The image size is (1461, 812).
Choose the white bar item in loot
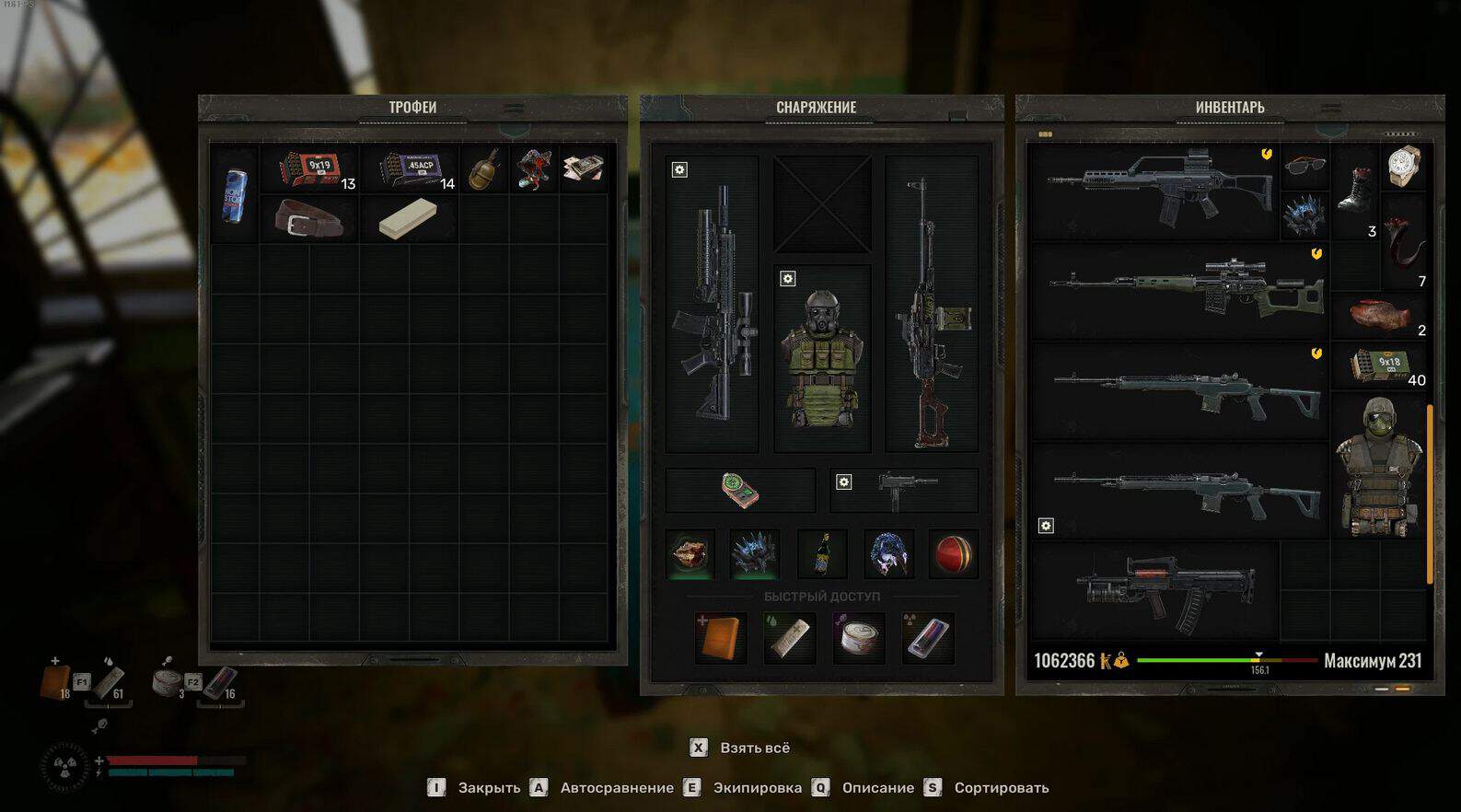pos(407,218)
